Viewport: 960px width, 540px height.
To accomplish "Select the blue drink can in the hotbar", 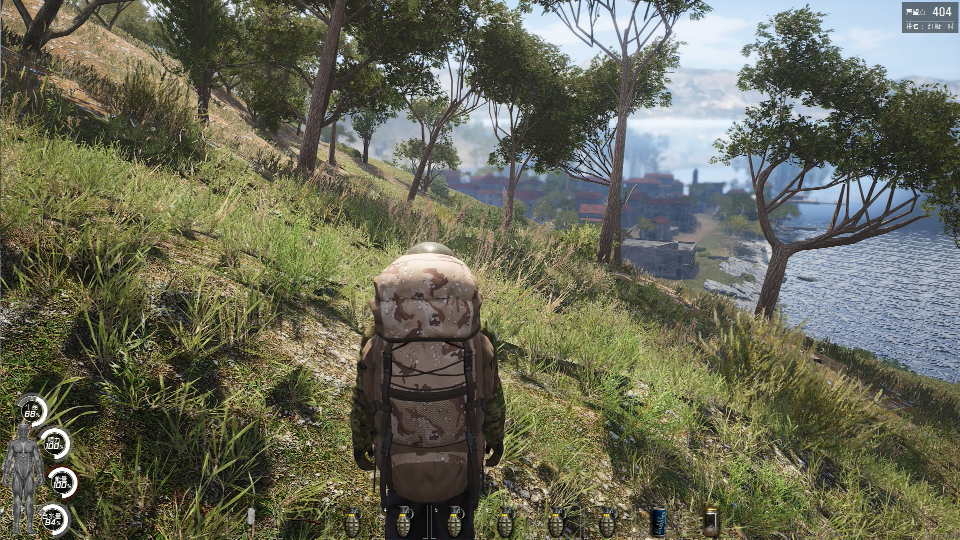I will pyautogui.click(x=658, y=521).
